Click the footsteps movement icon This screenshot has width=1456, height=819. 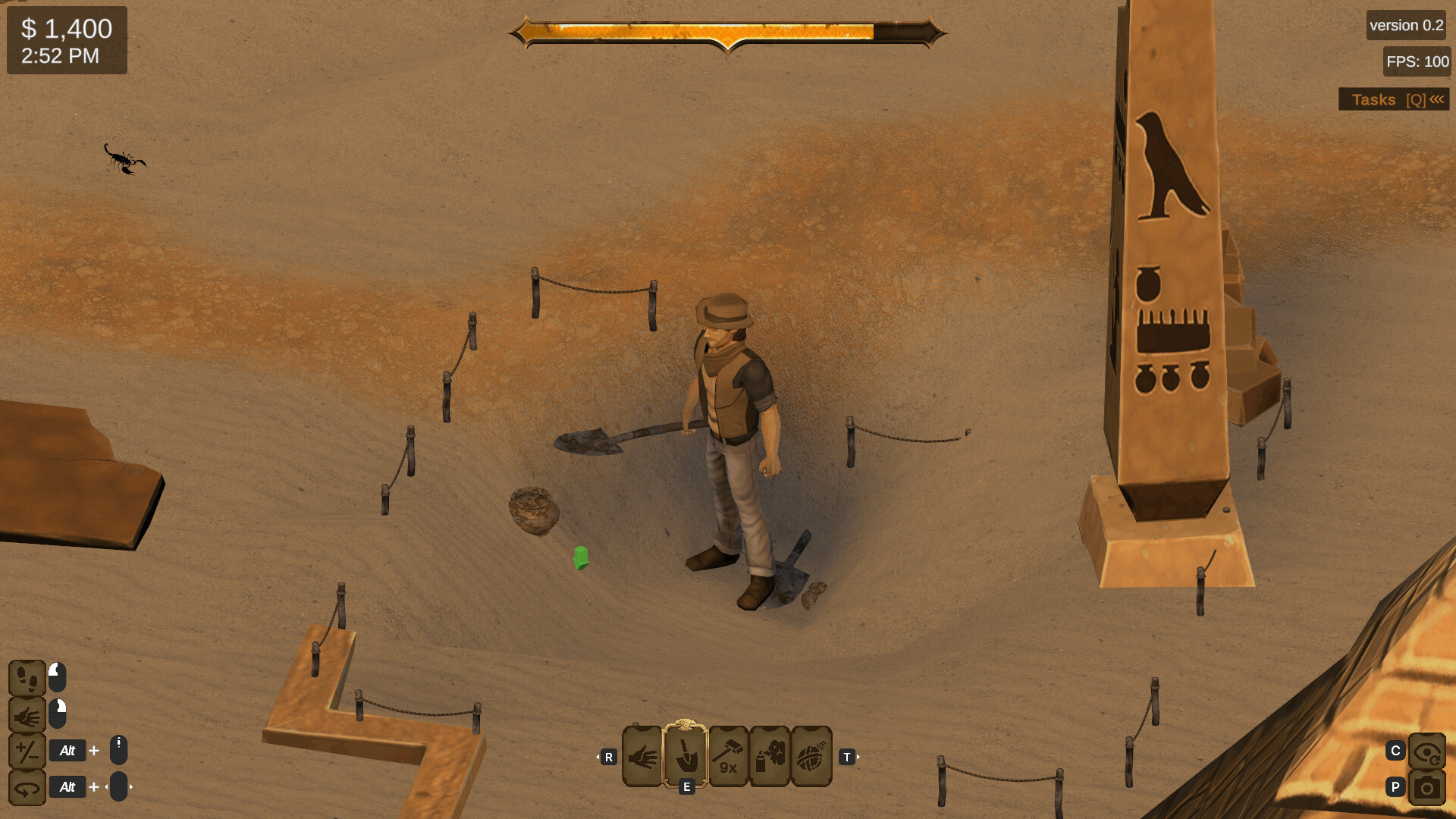tap(27, 679)
